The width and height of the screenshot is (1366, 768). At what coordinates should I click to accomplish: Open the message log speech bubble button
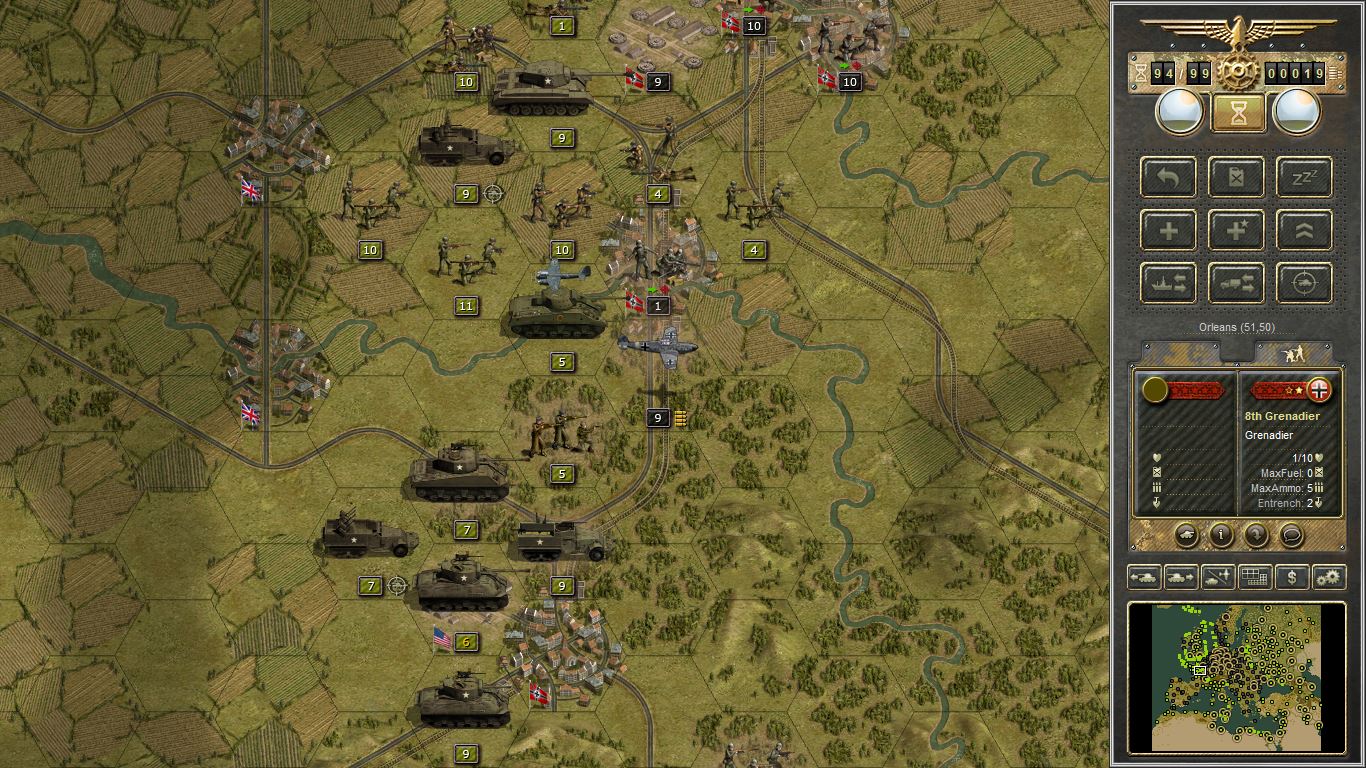(1290, 537)
